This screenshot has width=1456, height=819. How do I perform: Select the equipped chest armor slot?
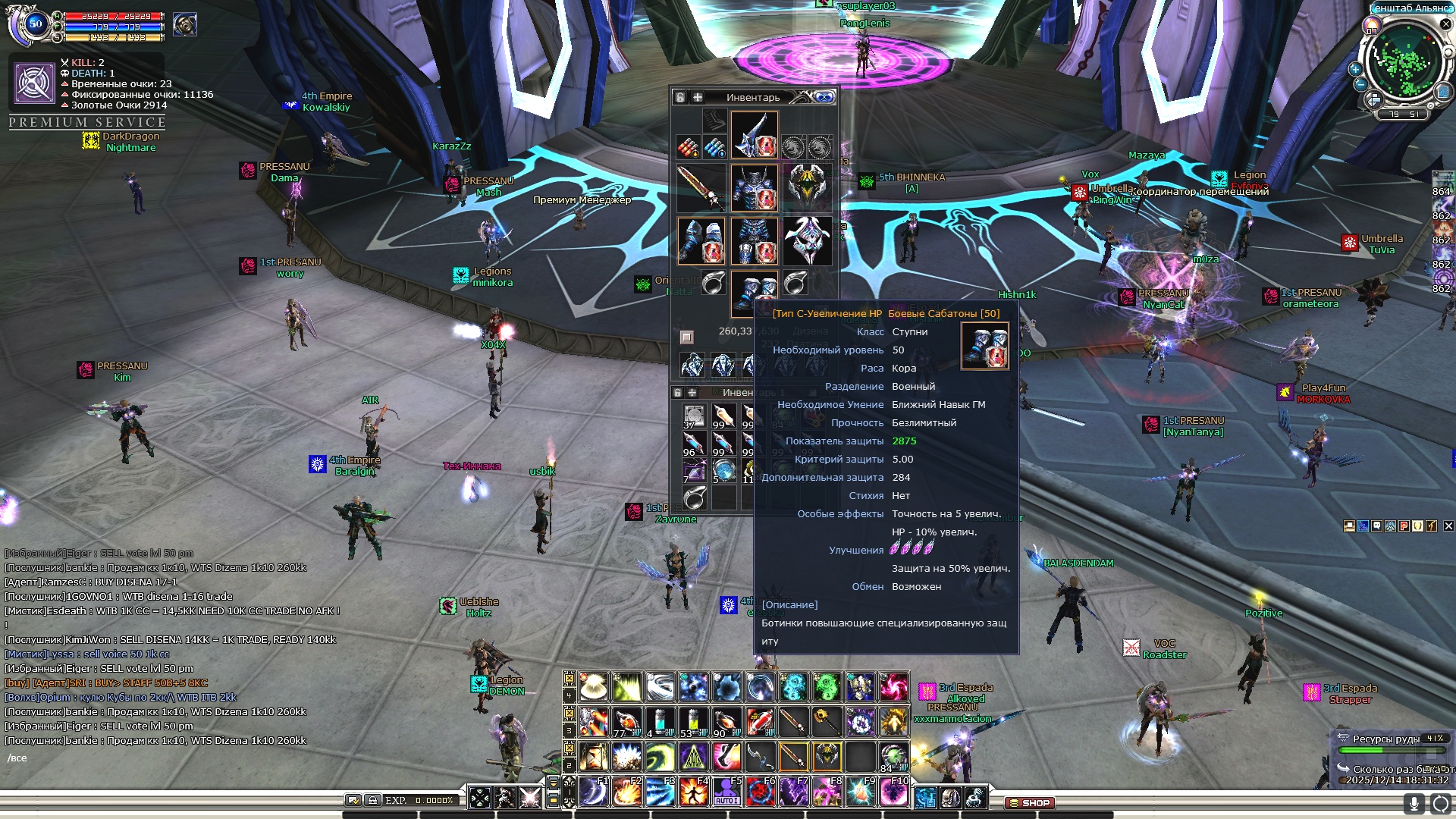tap(754, 187)
